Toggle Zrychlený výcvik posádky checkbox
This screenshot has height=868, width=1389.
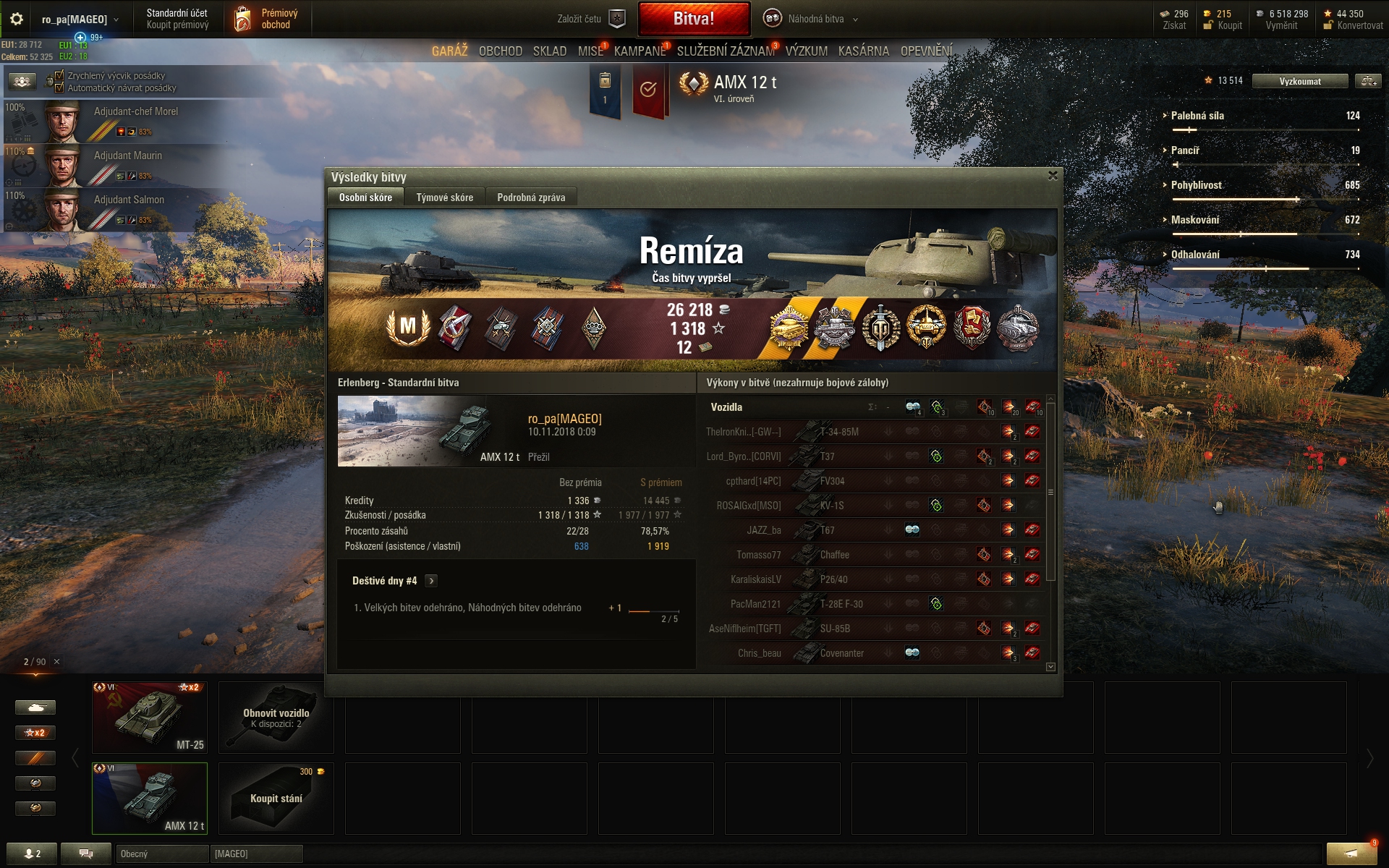(x=60, y=75)
